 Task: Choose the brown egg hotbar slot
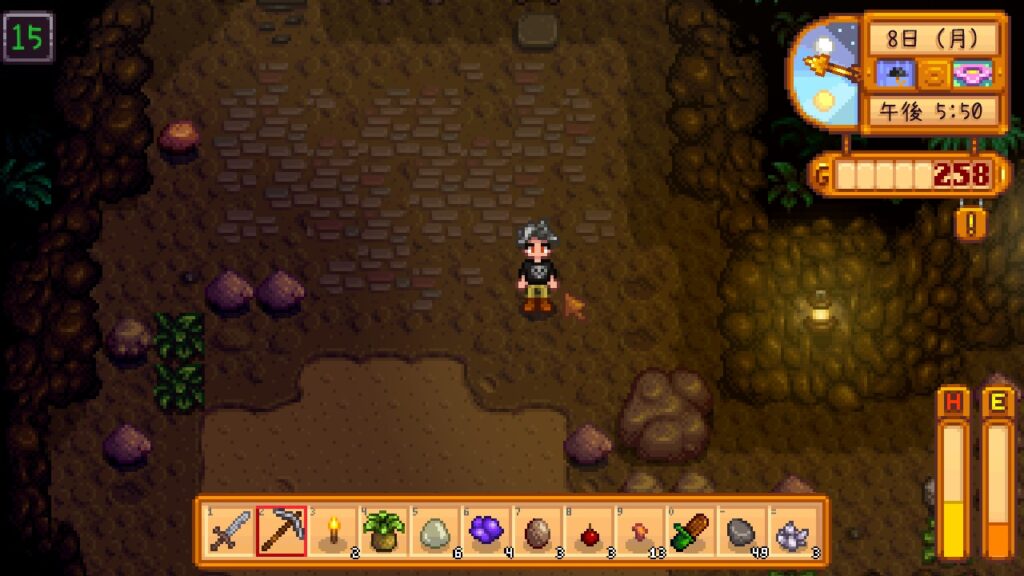coord(538,531)
